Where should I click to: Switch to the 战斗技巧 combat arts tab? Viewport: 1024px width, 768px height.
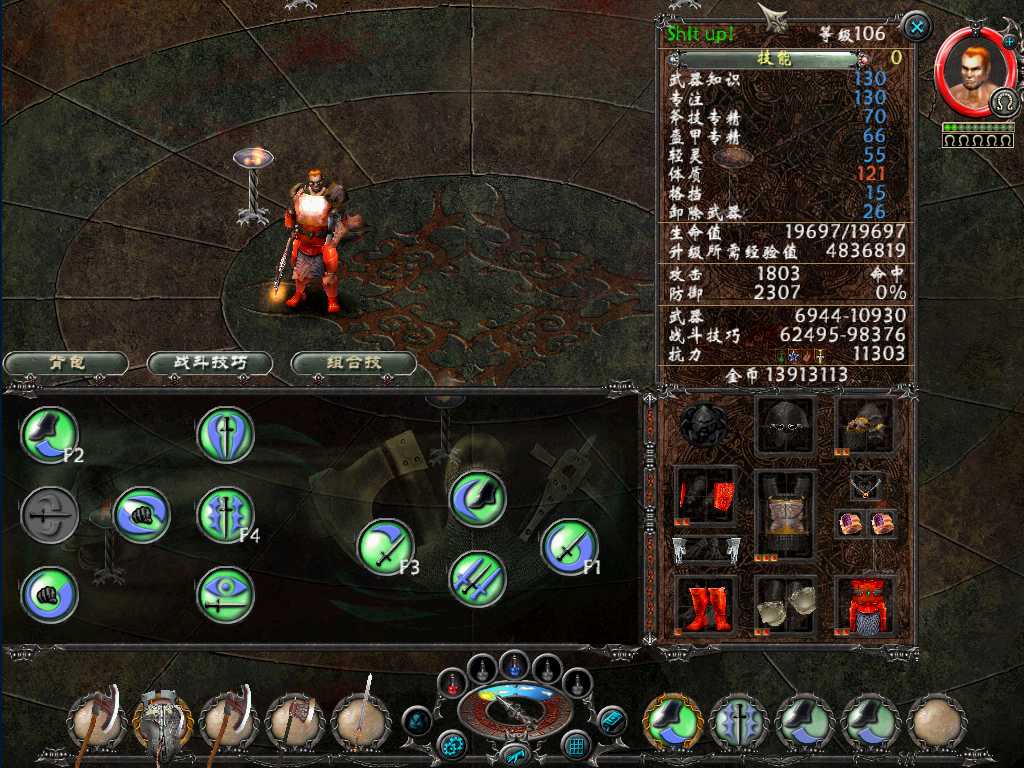210,363
